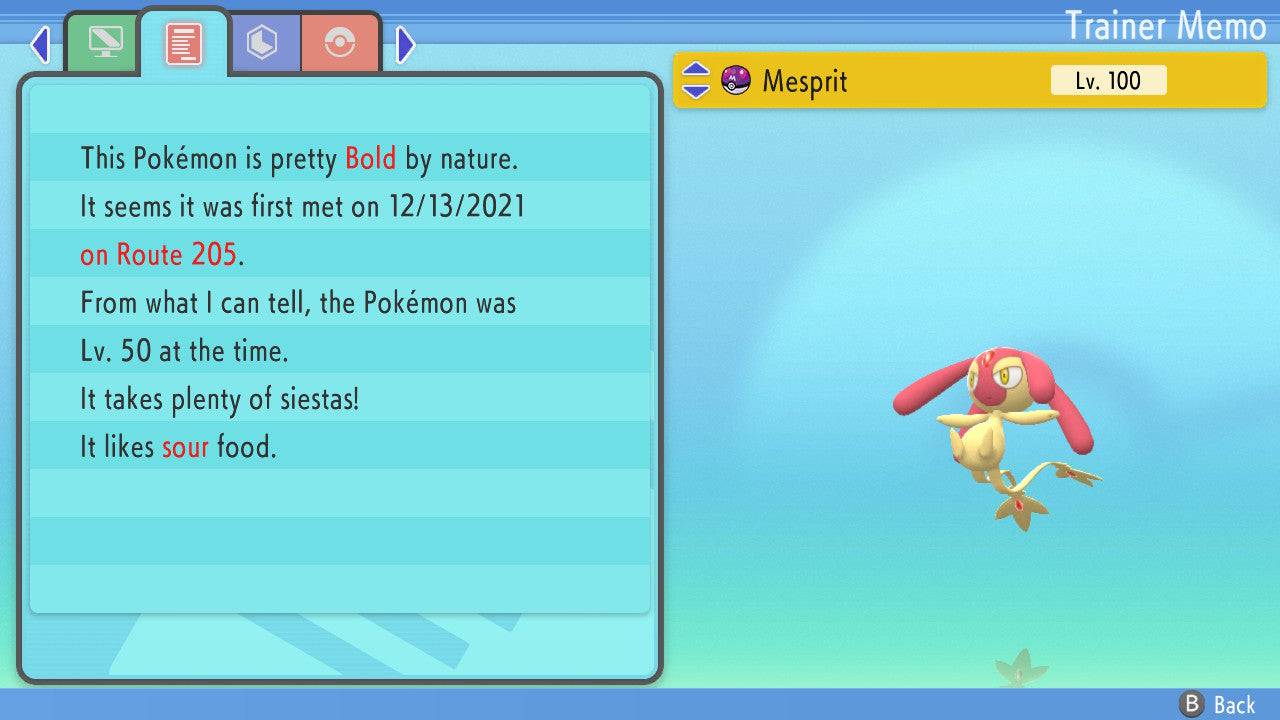This screenshot has width=1280, height=720.
Task: Click the Back button
Action: (1218, 704)
